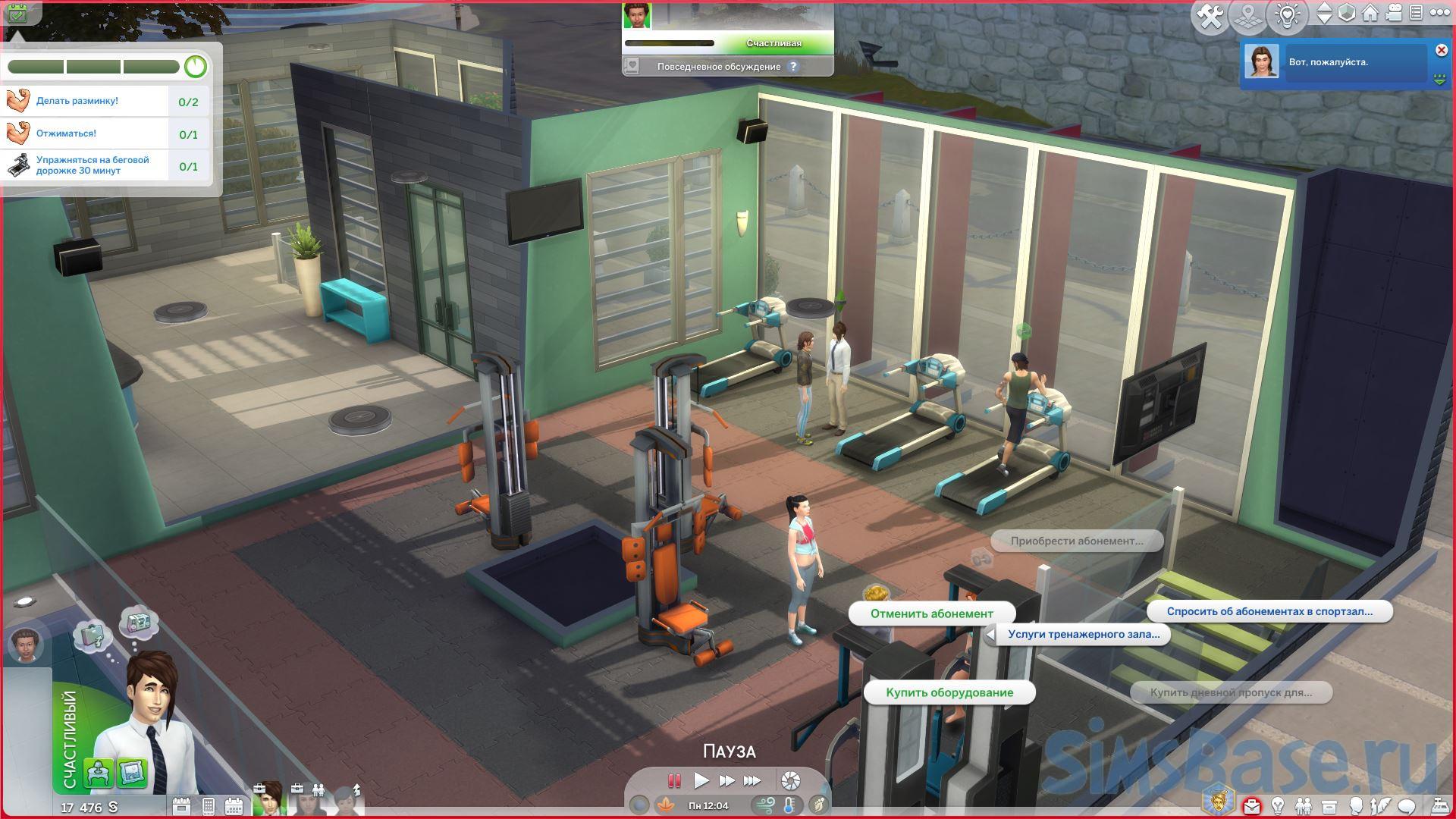Close the "Вот, пожалуйста" notification
Viewport: 1456px width, 819px height.
click(x=1441, y=50)
